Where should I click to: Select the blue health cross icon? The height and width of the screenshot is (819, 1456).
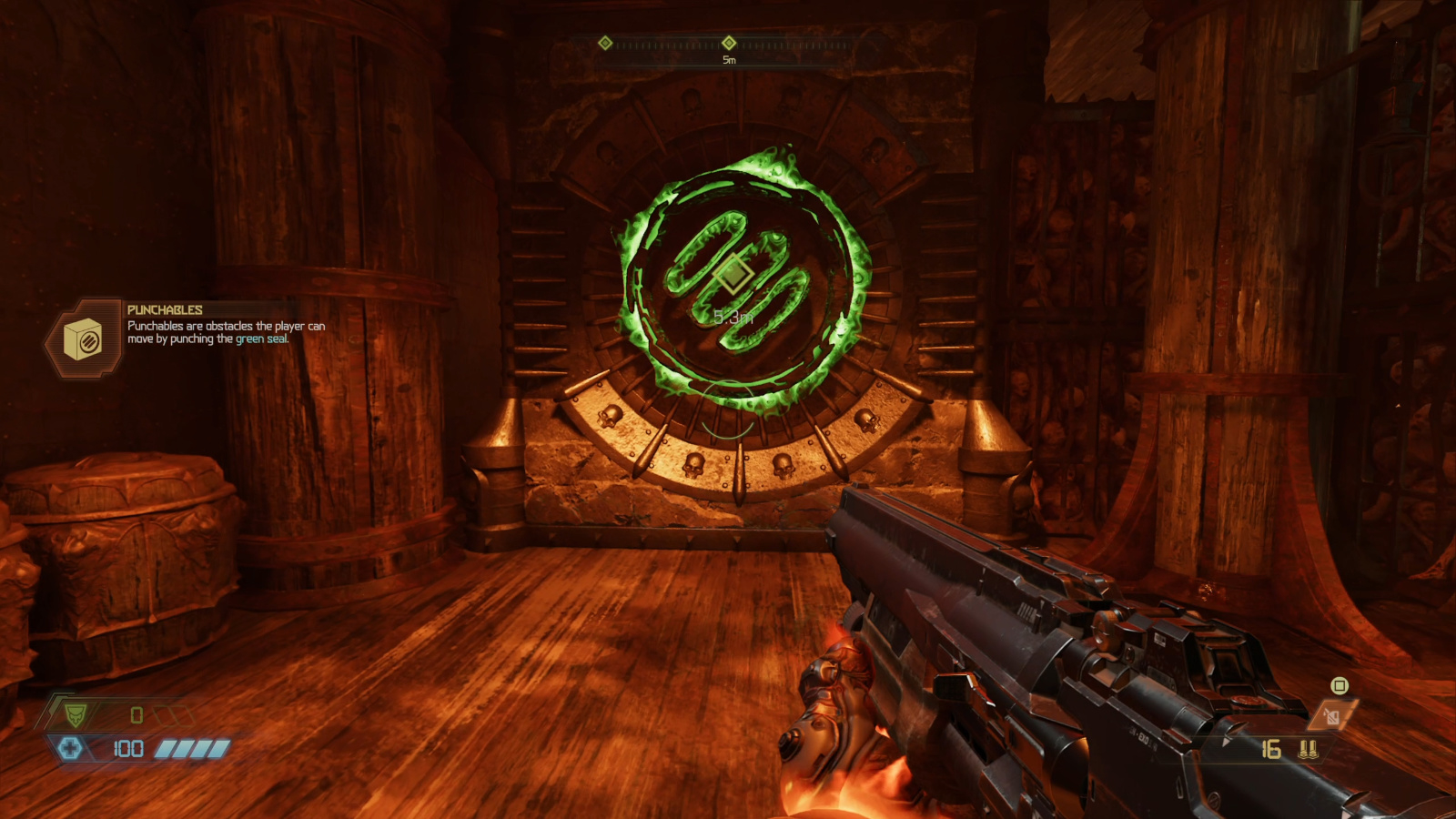70,748
